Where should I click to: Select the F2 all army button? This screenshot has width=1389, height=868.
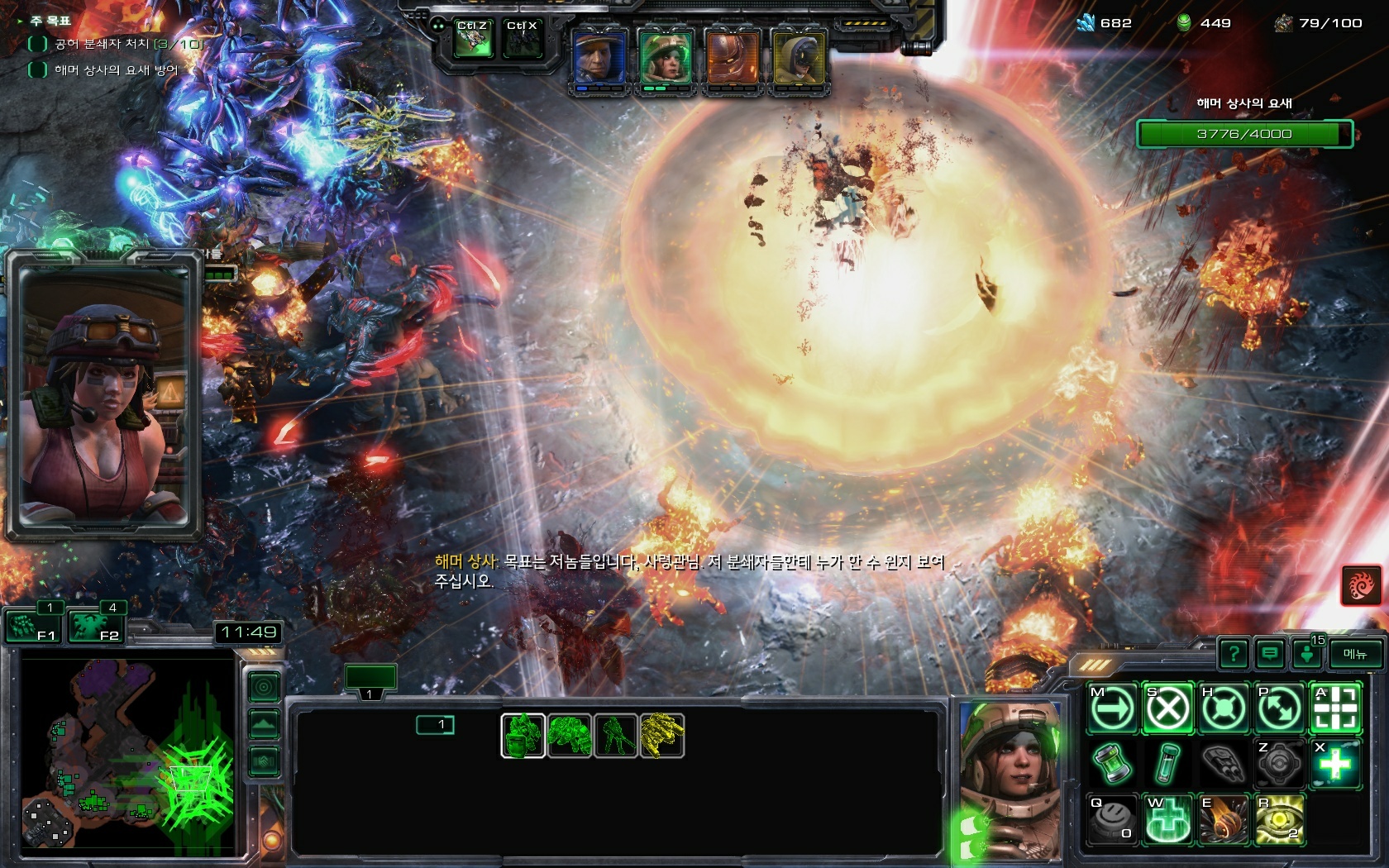[x=96, y=626]
